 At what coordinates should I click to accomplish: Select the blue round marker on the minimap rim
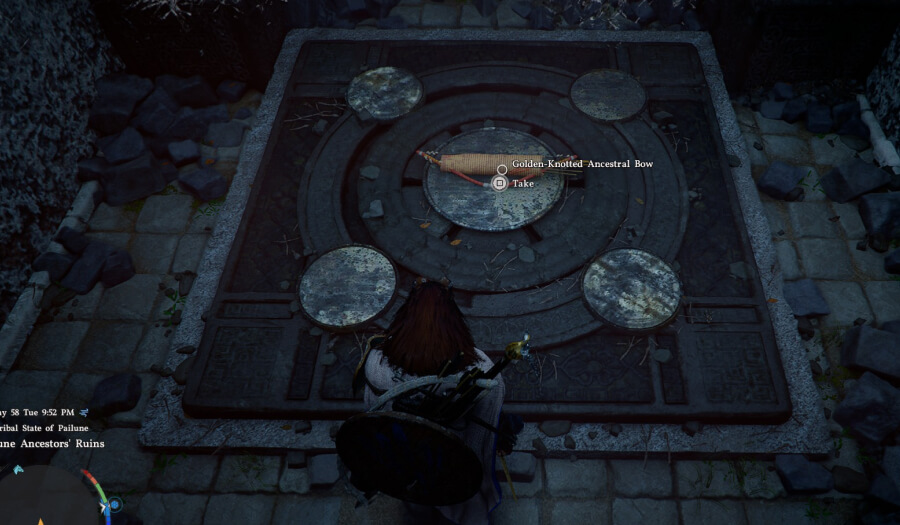115,505
